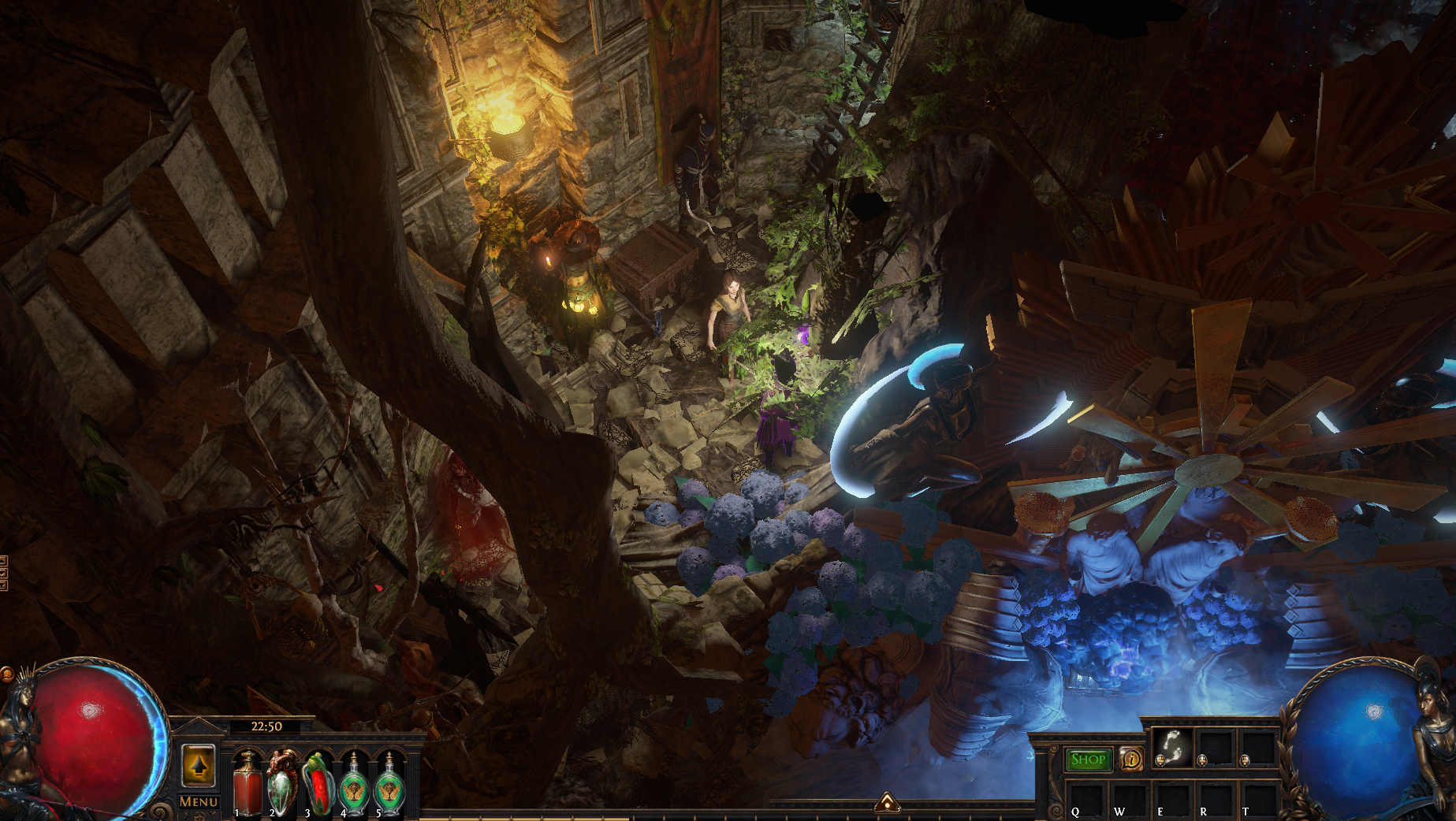Use the red life flask in slot 1
Image resolution: width=1456 pixels, height=821 pixels.
pyautogui.click(x=247, y=782)
